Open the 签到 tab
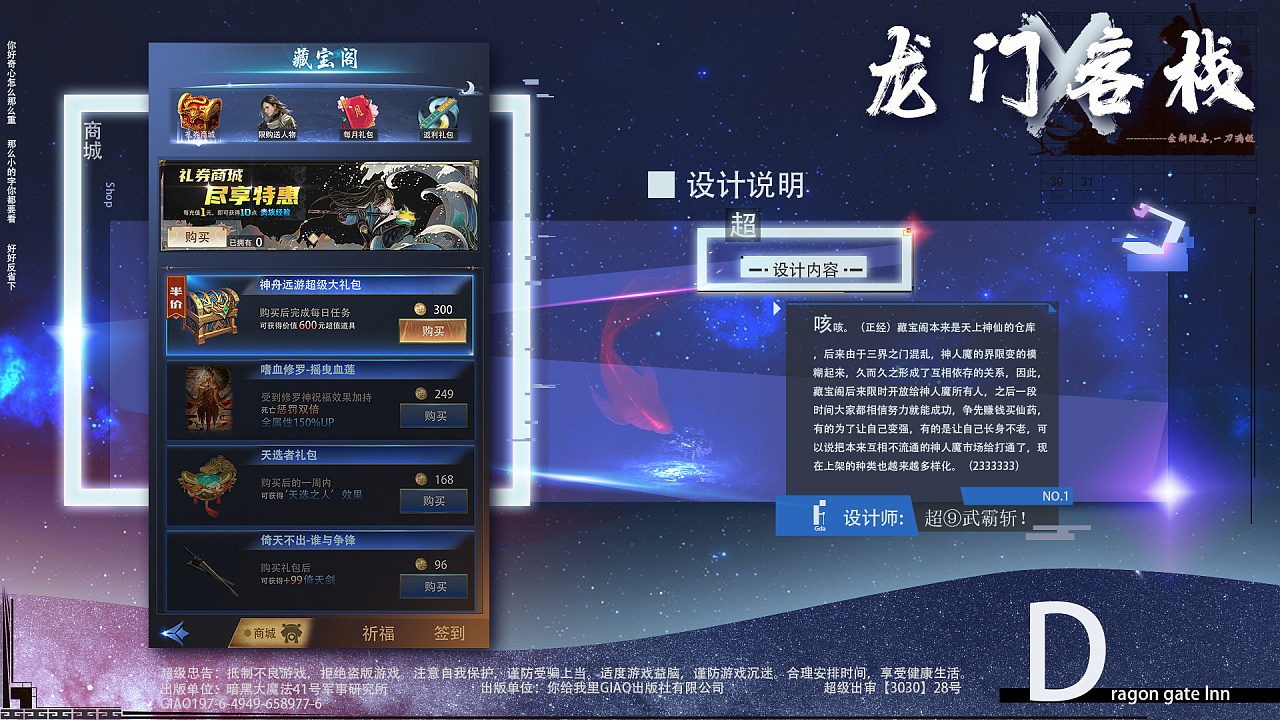Viewport: 1280px width, 720px height. point(450,632)
